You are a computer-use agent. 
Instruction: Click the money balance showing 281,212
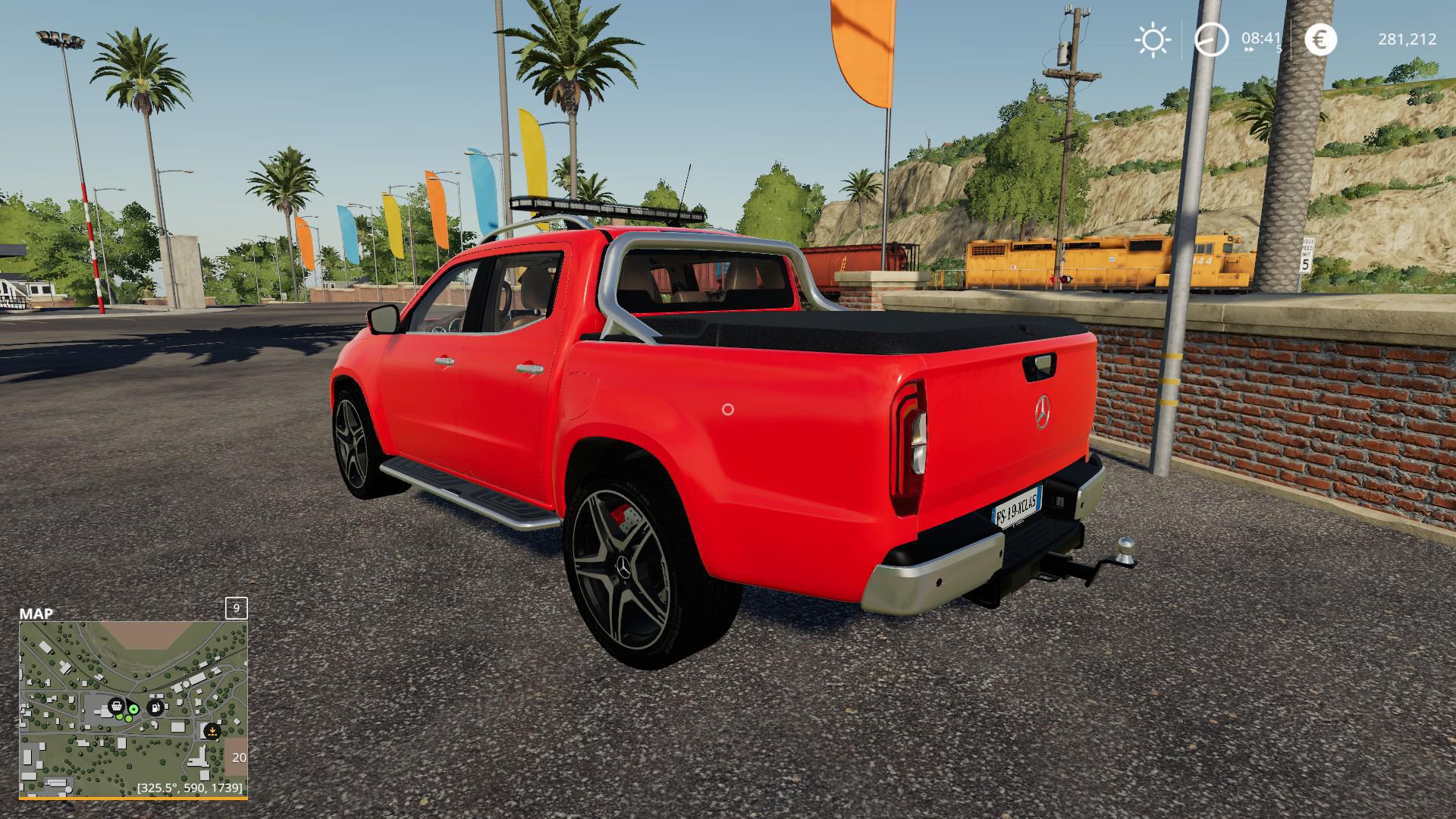pyautogui.click(x=1407, y=39)
